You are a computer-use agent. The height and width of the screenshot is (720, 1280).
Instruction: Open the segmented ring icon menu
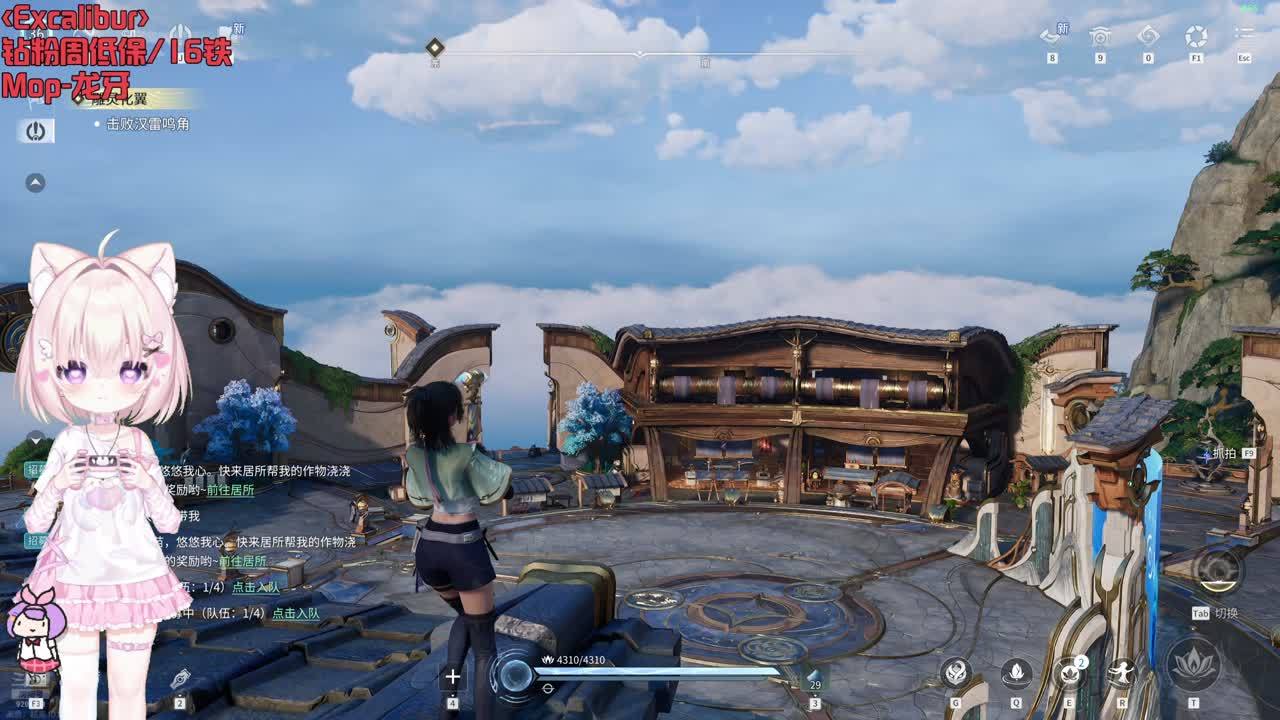(1196, 37)
